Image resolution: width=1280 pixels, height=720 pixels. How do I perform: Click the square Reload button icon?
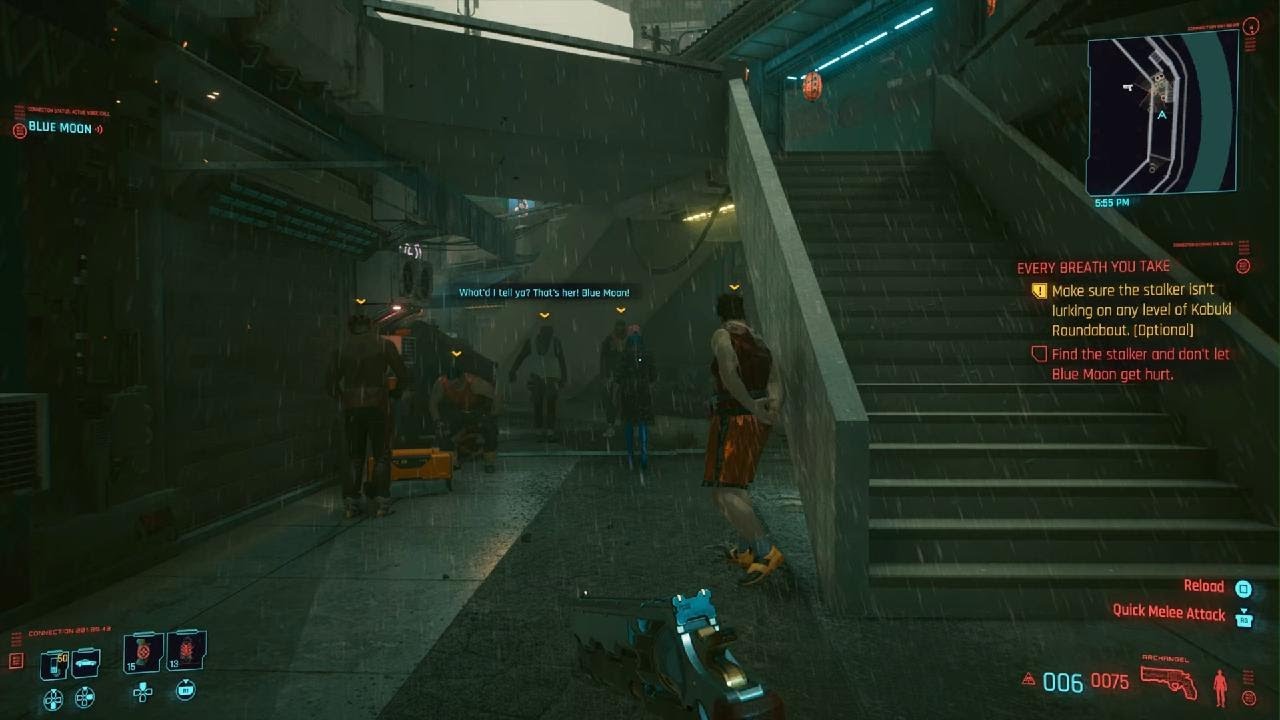1244,590
